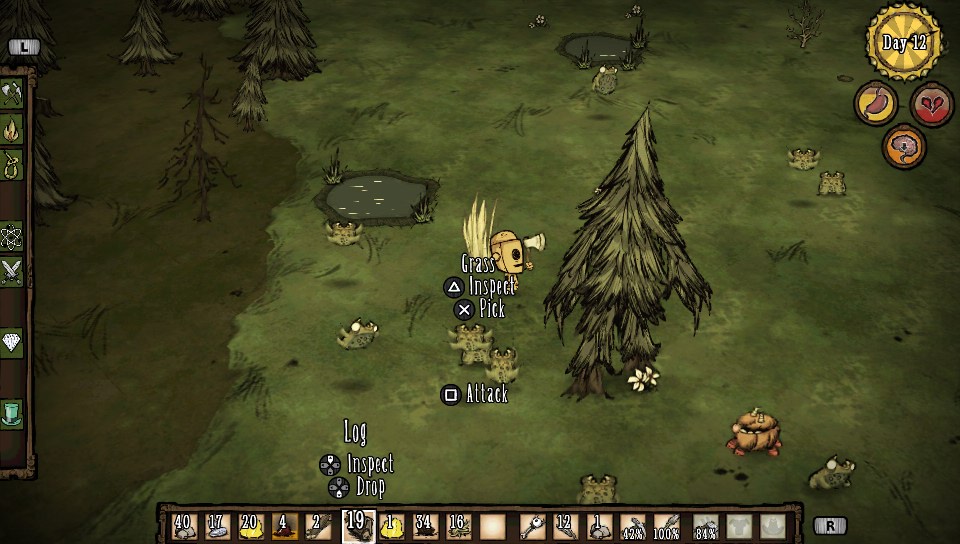Viewport: 960px width, 544px height.
Task: Click the Day 12 clock
Action: click(x=904, y=41)
